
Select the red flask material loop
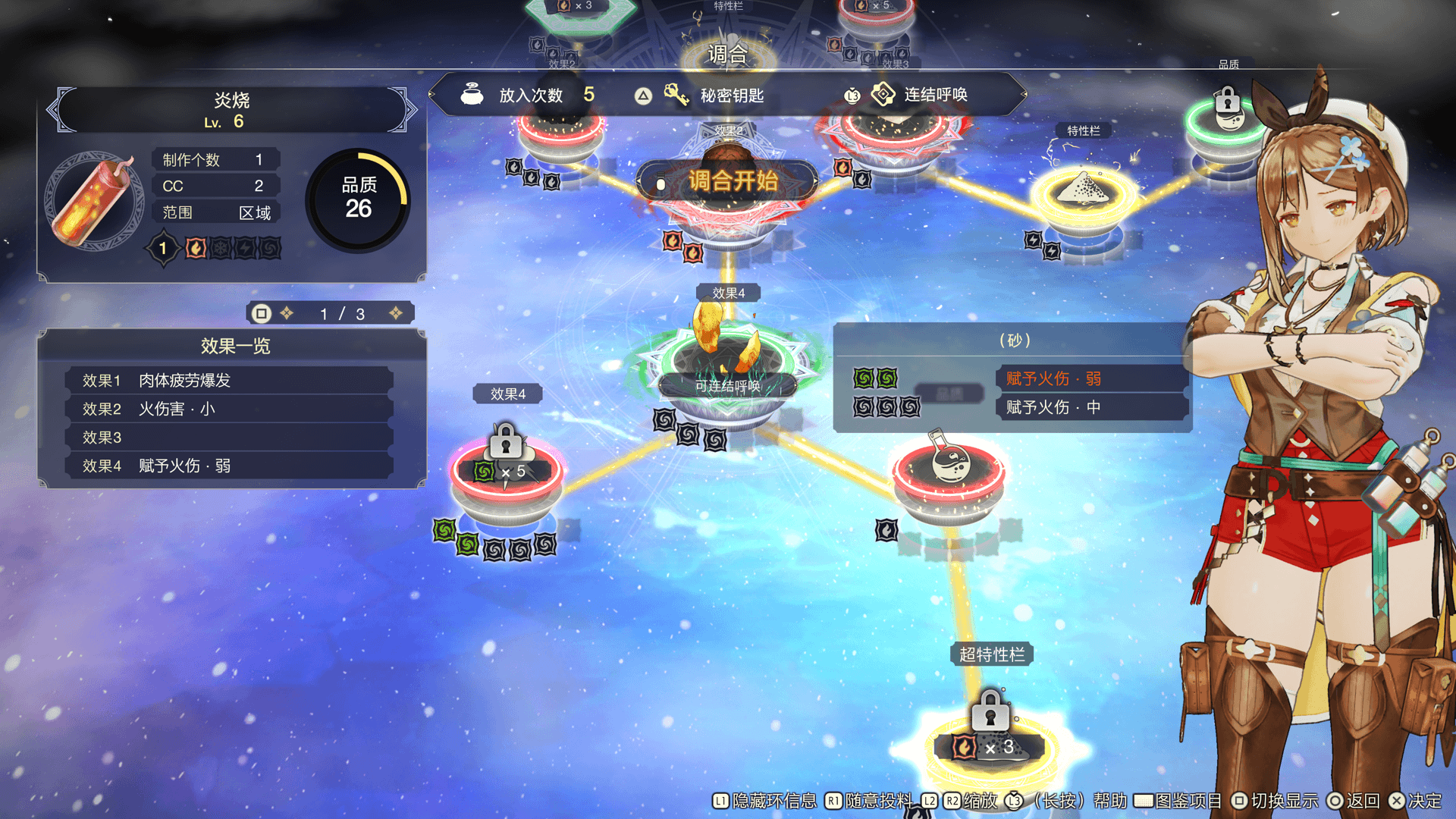click(x=949, y=470)
